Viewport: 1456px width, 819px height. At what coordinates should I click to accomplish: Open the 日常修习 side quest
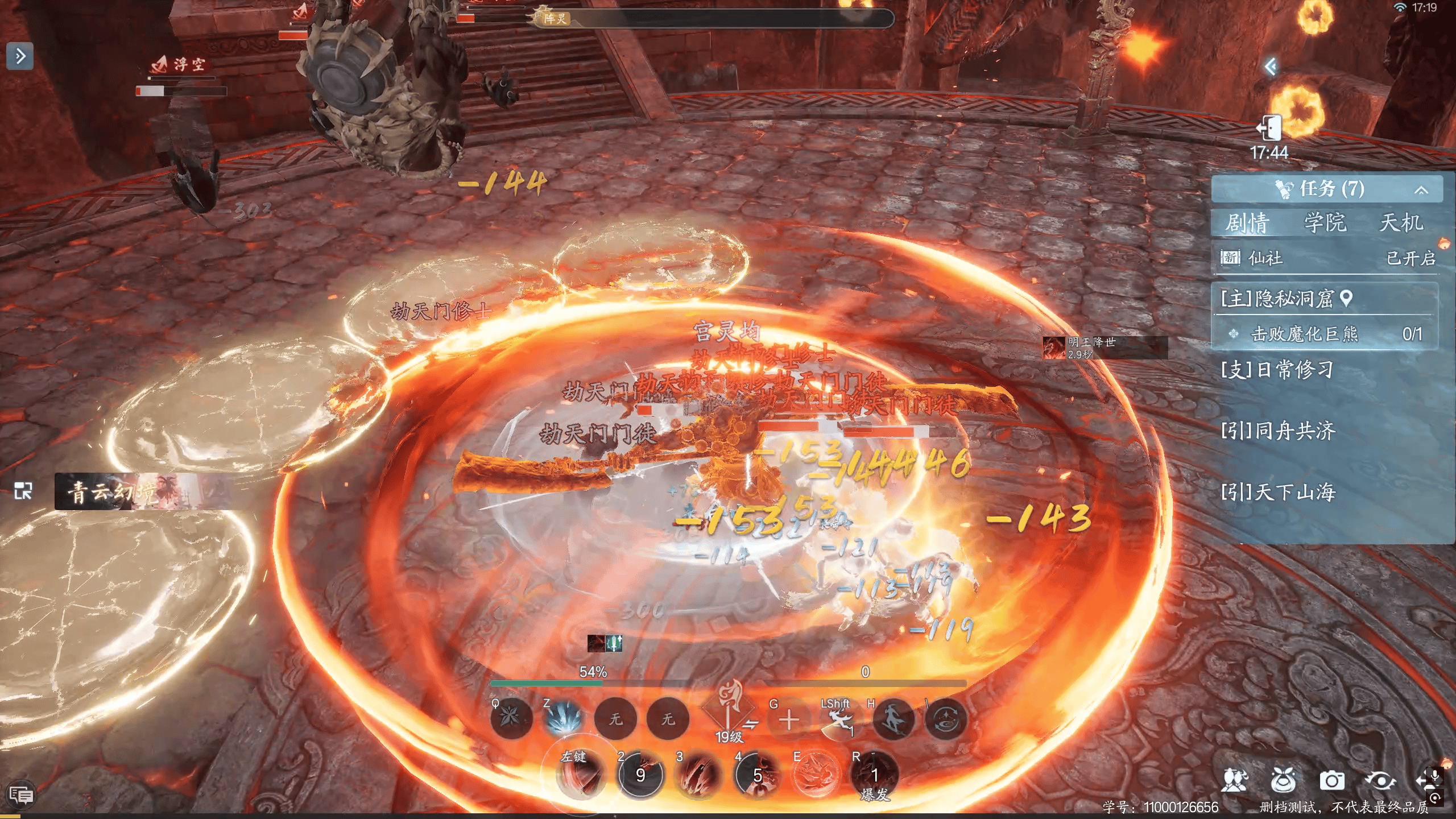tap(1277, 370)
